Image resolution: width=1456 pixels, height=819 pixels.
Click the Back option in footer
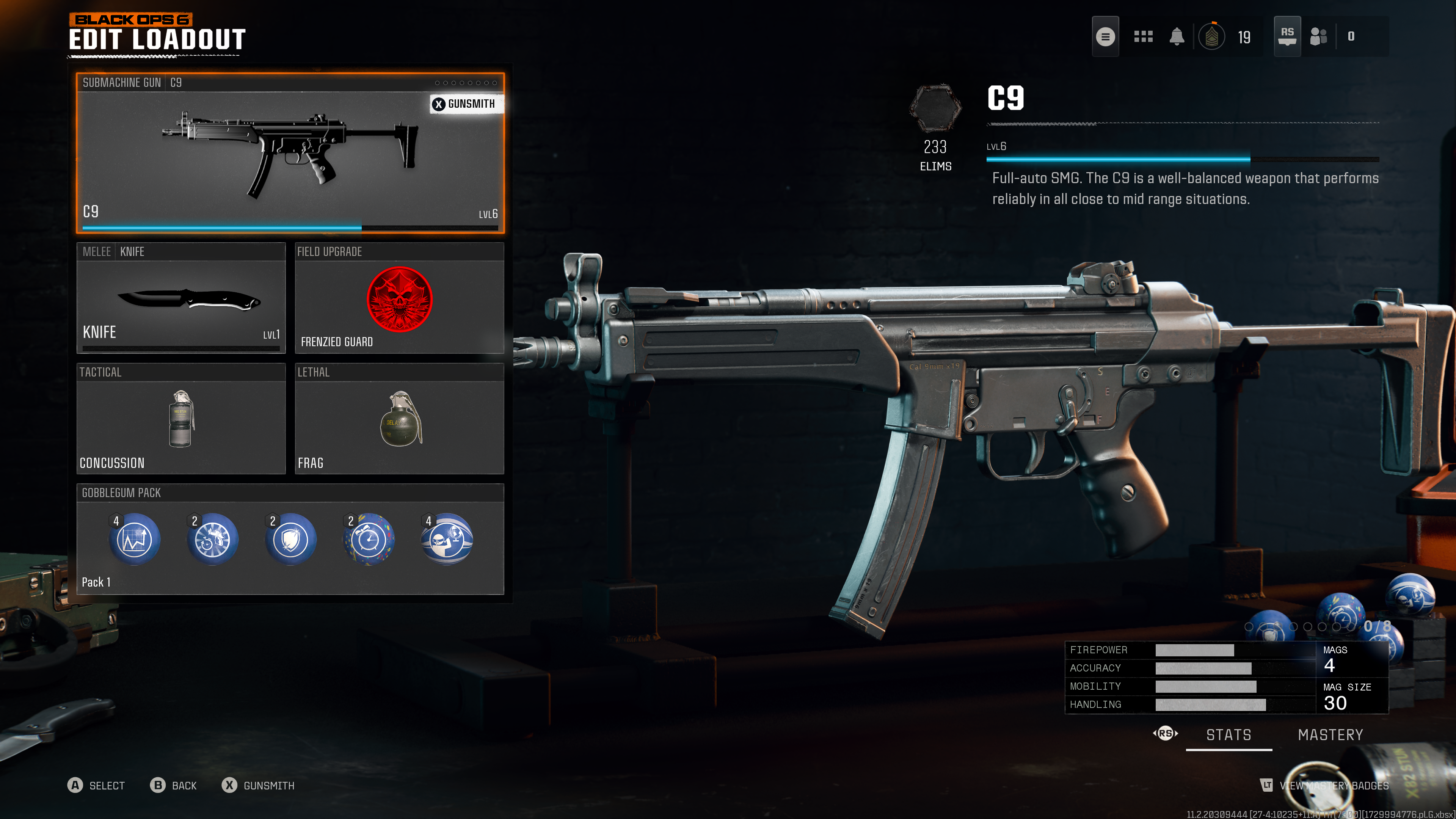tap(174, 786)
